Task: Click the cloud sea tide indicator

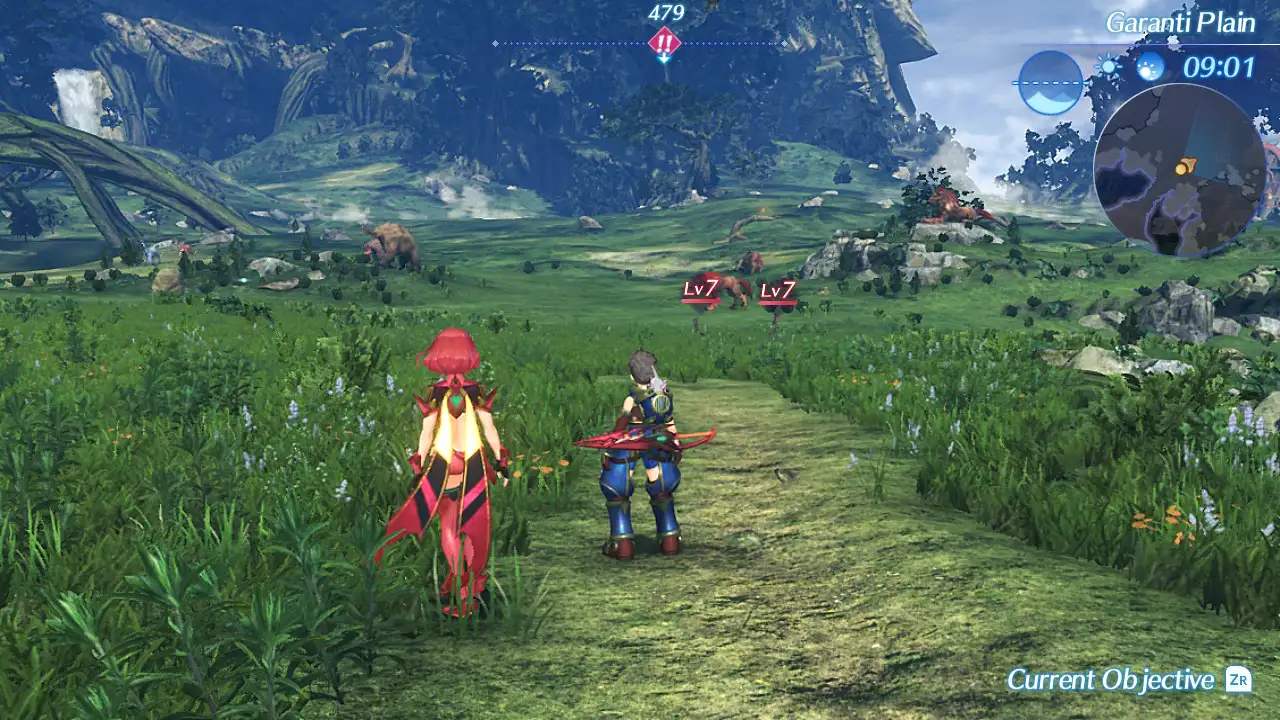Action: (1050, 82)
